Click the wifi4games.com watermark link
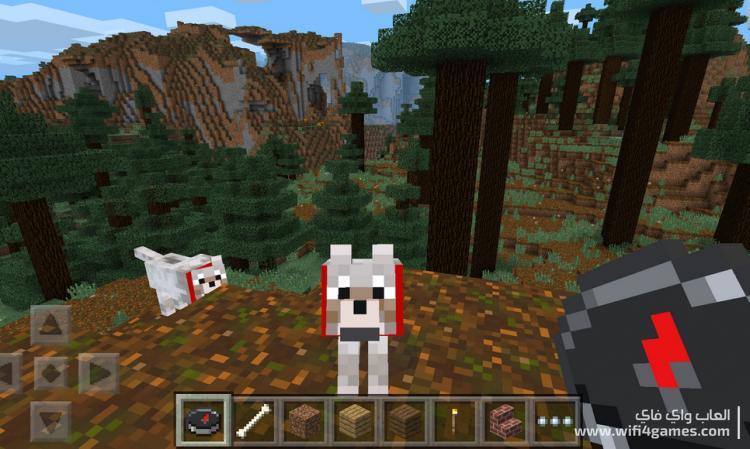 [x=652, y=431]
